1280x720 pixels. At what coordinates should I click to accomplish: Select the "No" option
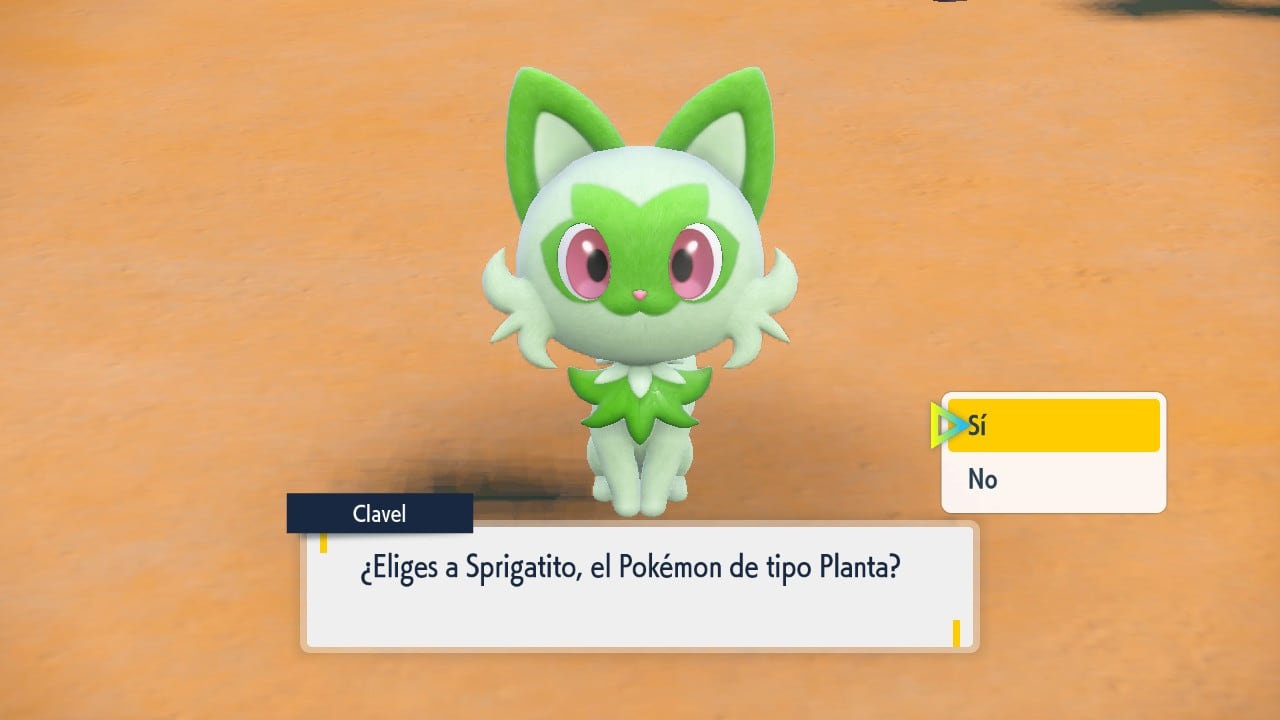point(1053,480)
